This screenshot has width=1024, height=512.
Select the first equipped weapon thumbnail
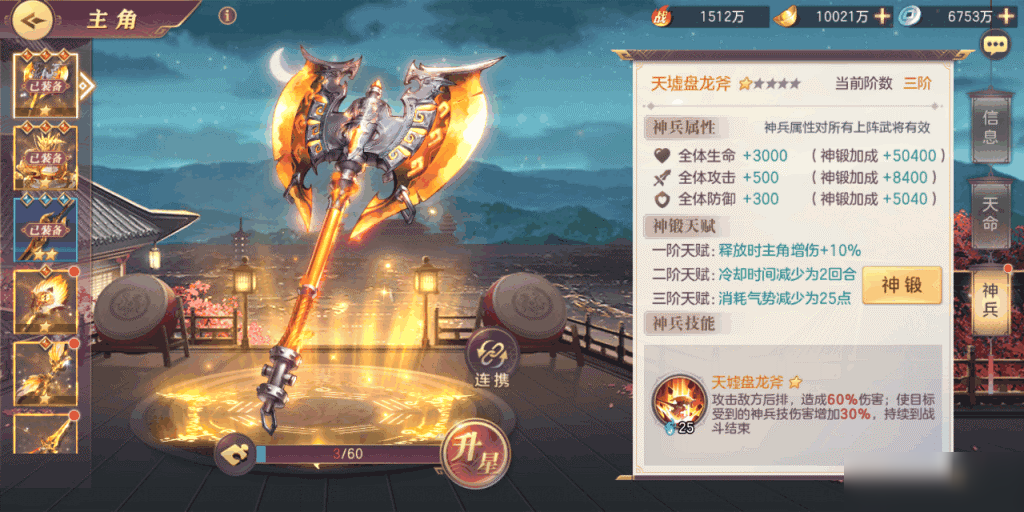tap(46, 84)
